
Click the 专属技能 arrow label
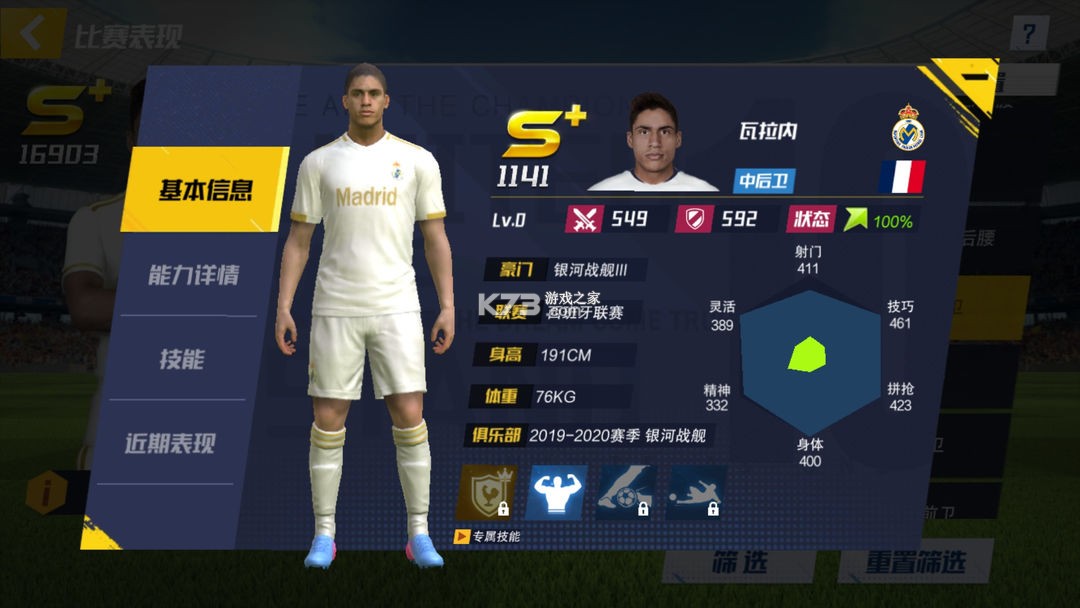click(488, 537)
